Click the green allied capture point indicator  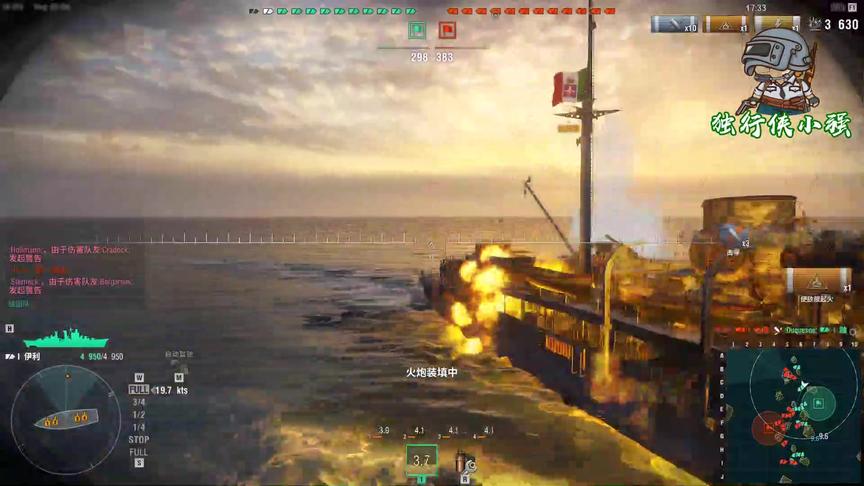coord(417,32)
